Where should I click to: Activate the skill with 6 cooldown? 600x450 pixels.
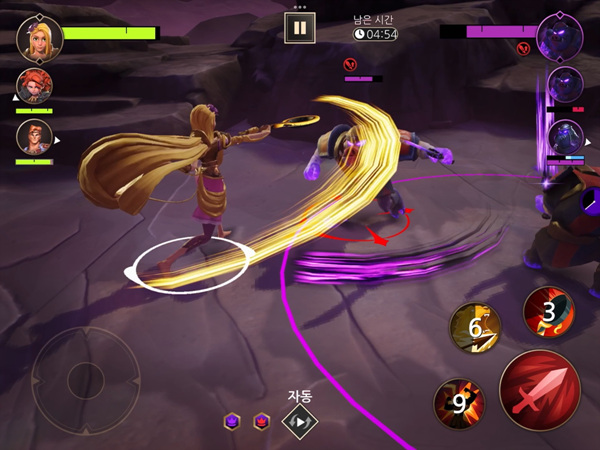[475, 326]
